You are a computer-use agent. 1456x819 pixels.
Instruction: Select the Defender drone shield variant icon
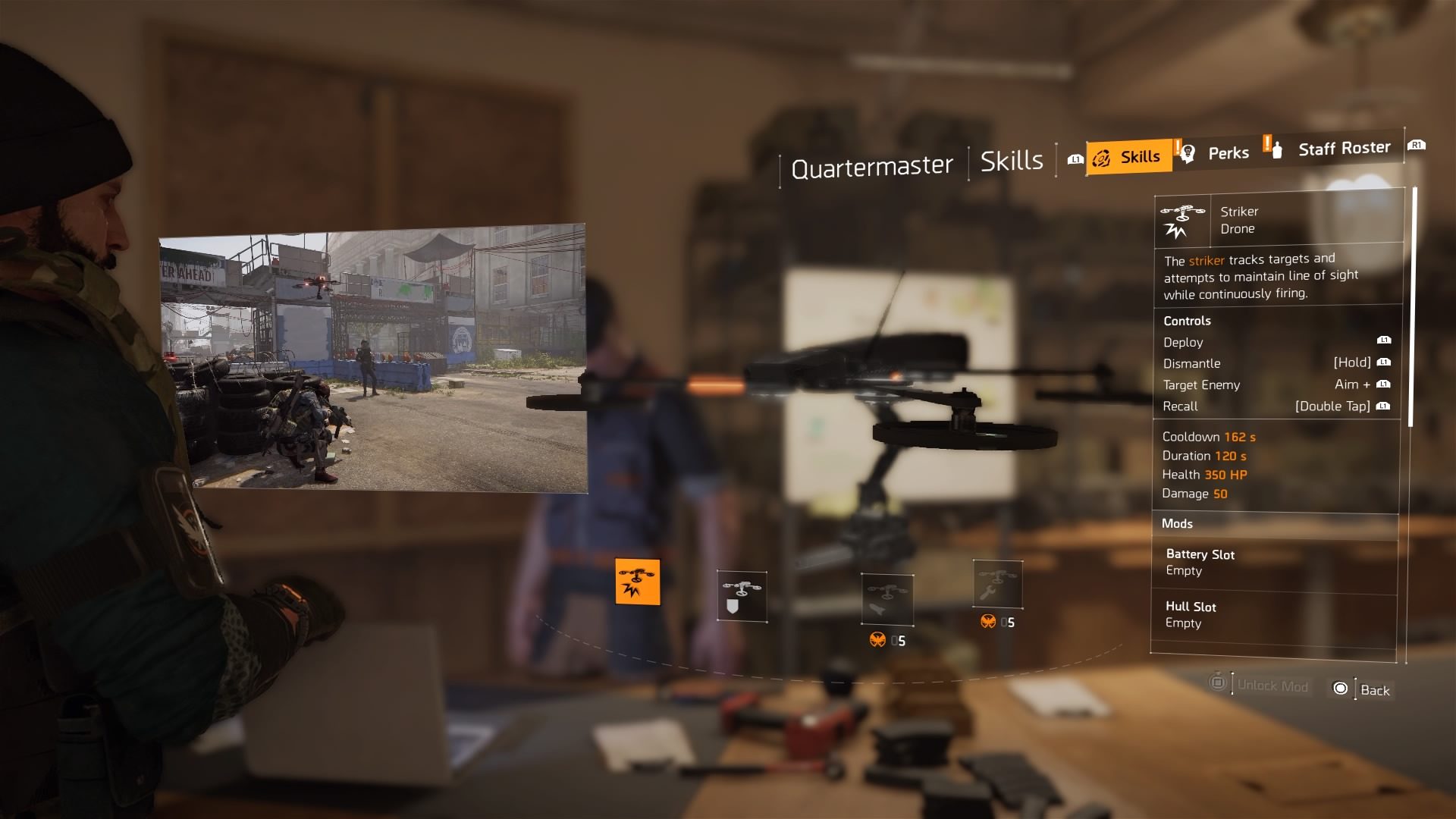click(x=741, y=596)
